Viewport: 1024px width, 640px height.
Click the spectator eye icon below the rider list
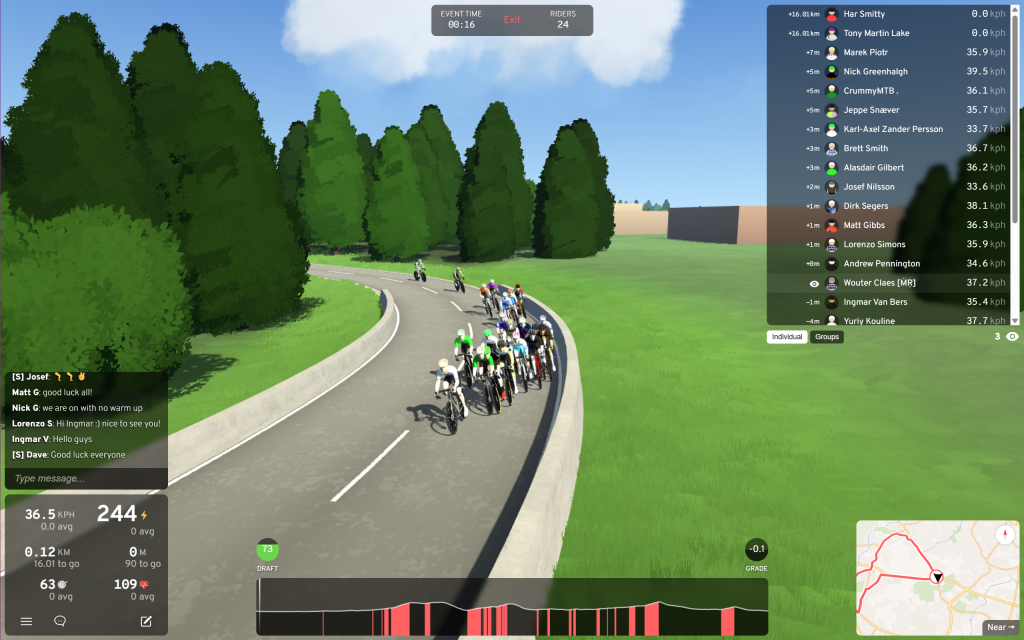[x=1012, y=337]
